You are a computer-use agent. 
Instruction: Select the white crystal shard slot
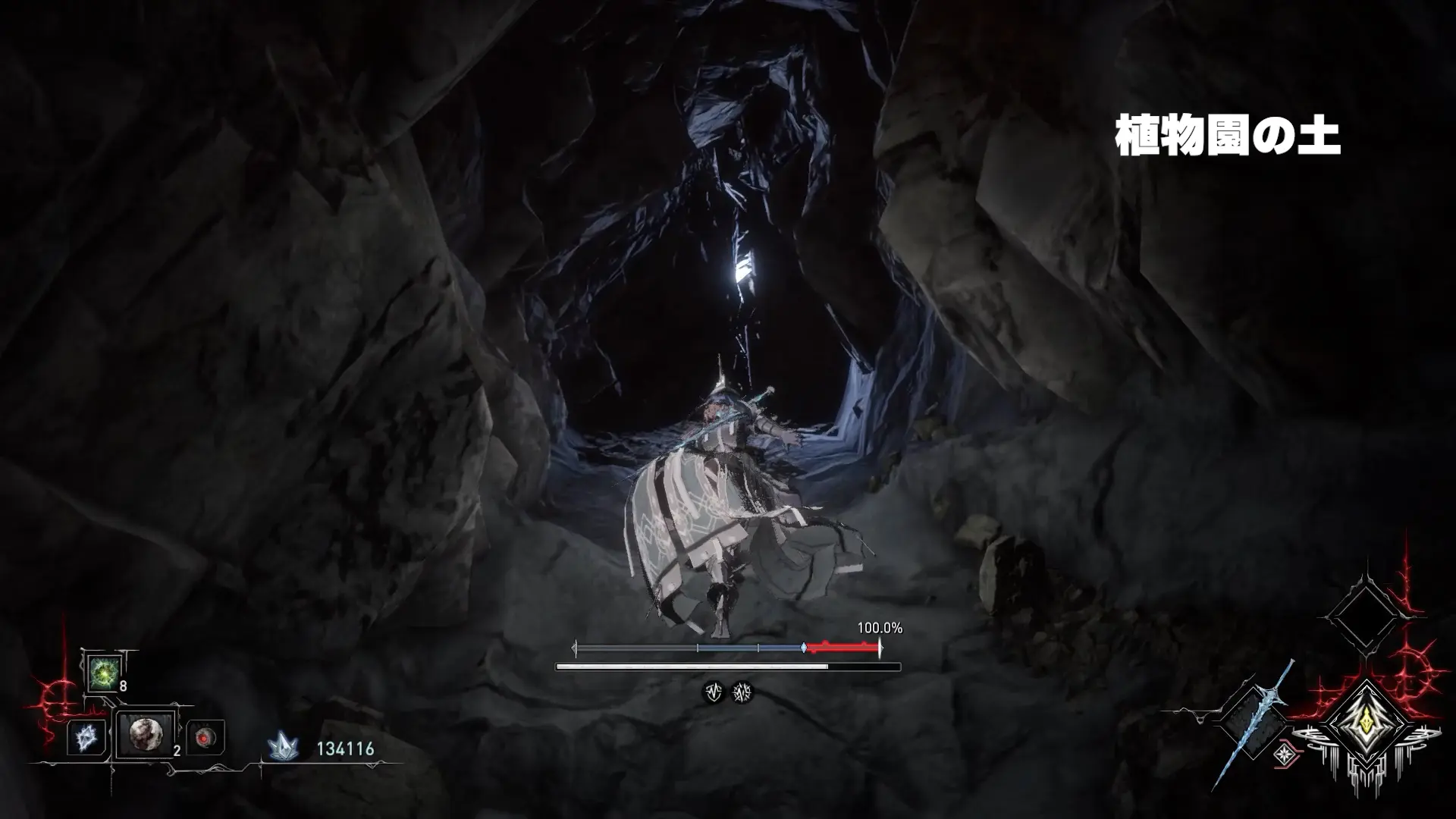pyautogui.click(x=86, y=737)
